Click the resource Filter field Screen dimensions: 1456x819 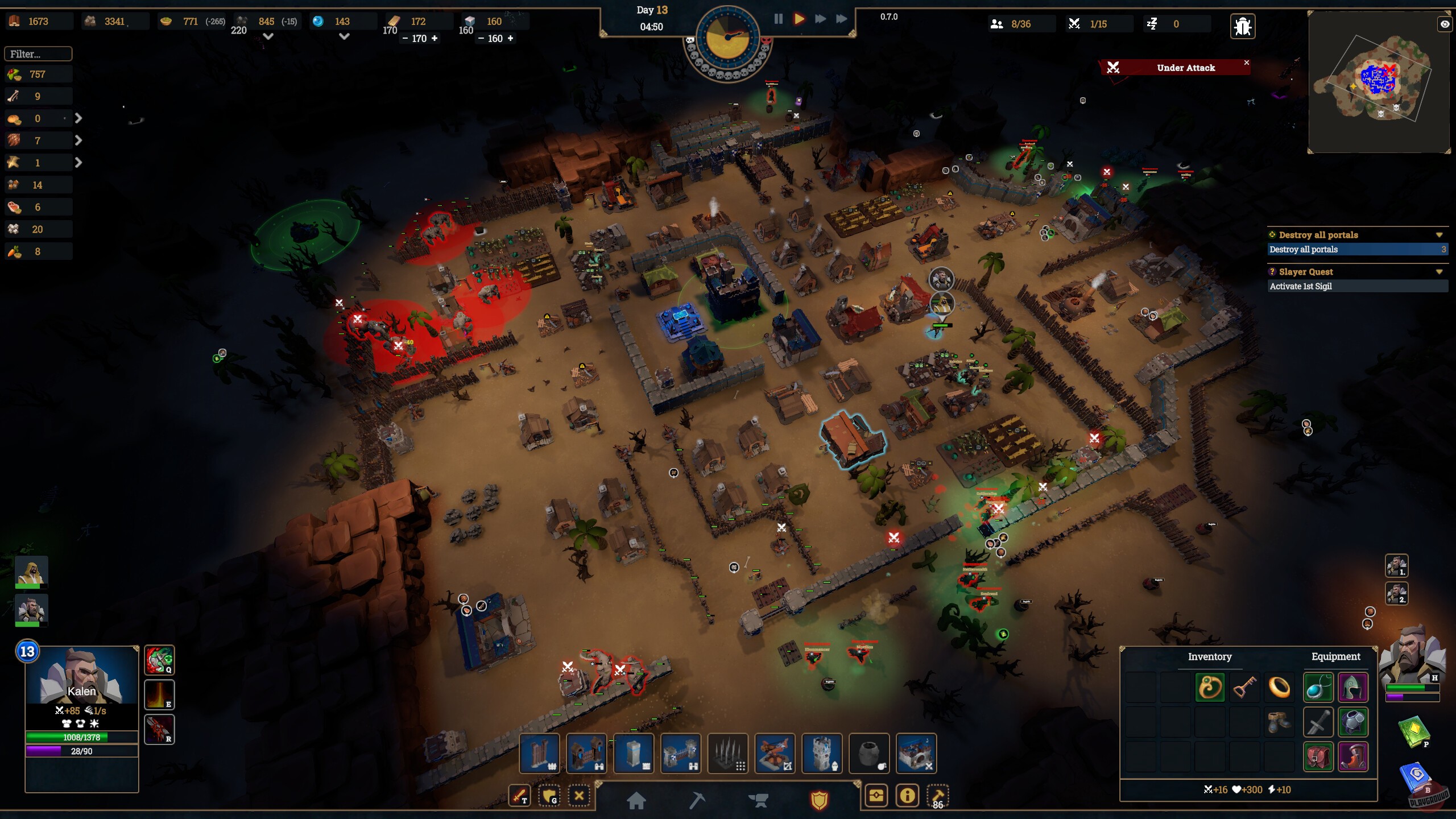coord(38,54)
